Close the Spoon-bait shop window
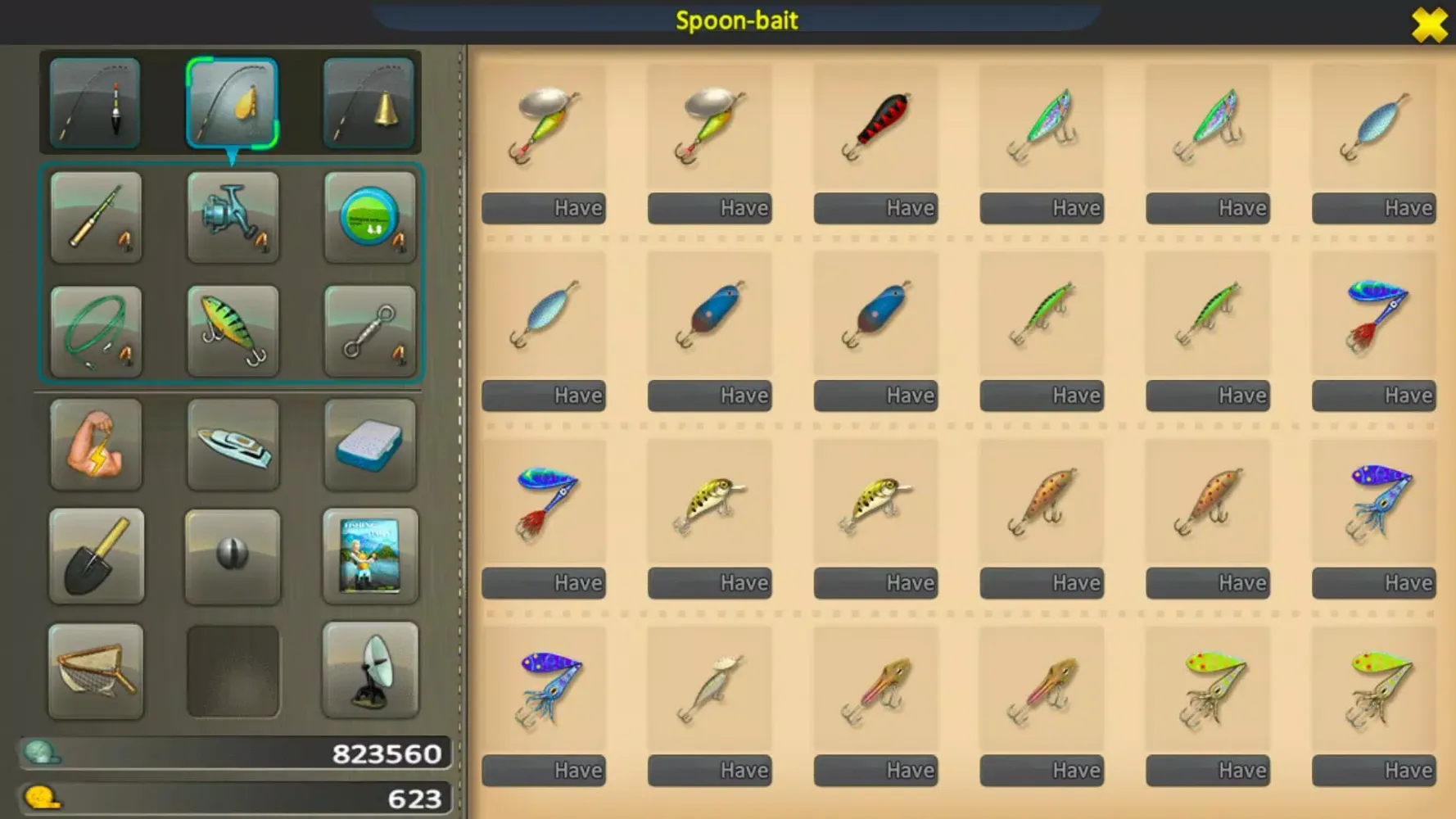1456x819 pixels. [x=1430, y=25]
